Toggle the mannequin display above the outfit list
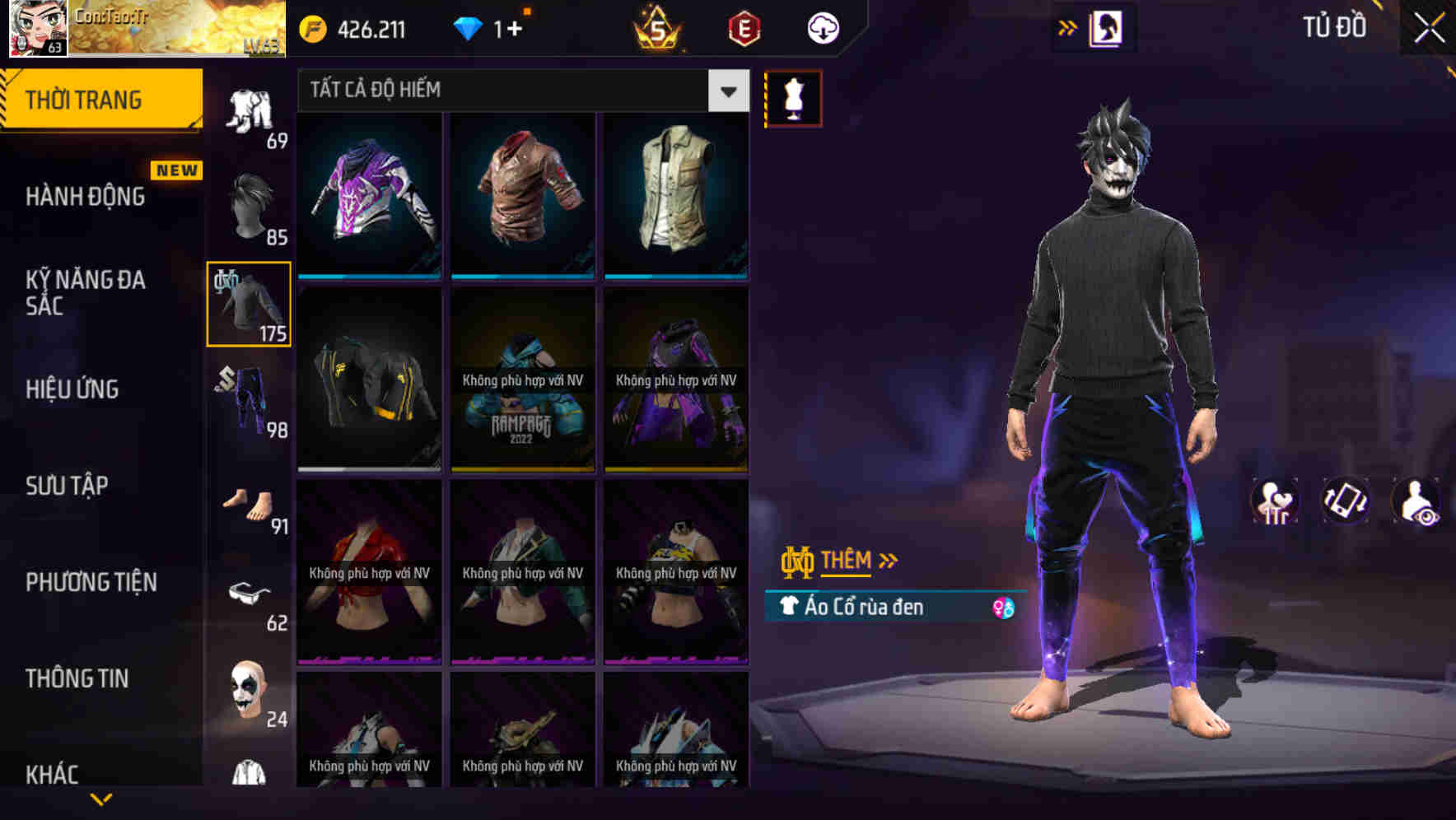This screenshot has height=820, width=1456. tap(795, 97)
